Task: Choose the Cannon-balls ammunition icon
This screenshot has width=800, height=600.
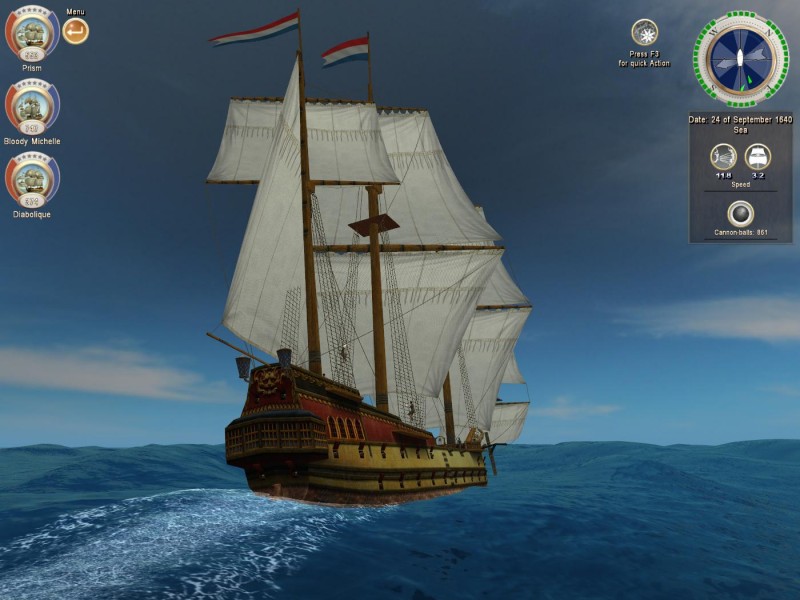Action: [x=740, y=213]
